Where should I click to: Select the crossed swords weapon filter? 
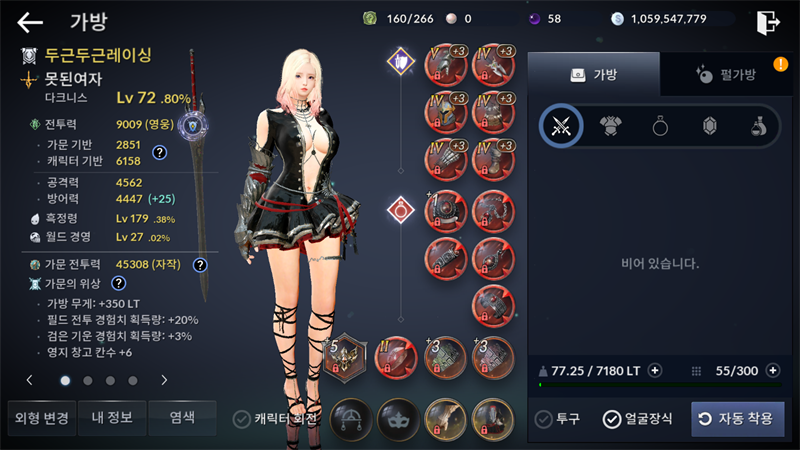tap(561, 126)
